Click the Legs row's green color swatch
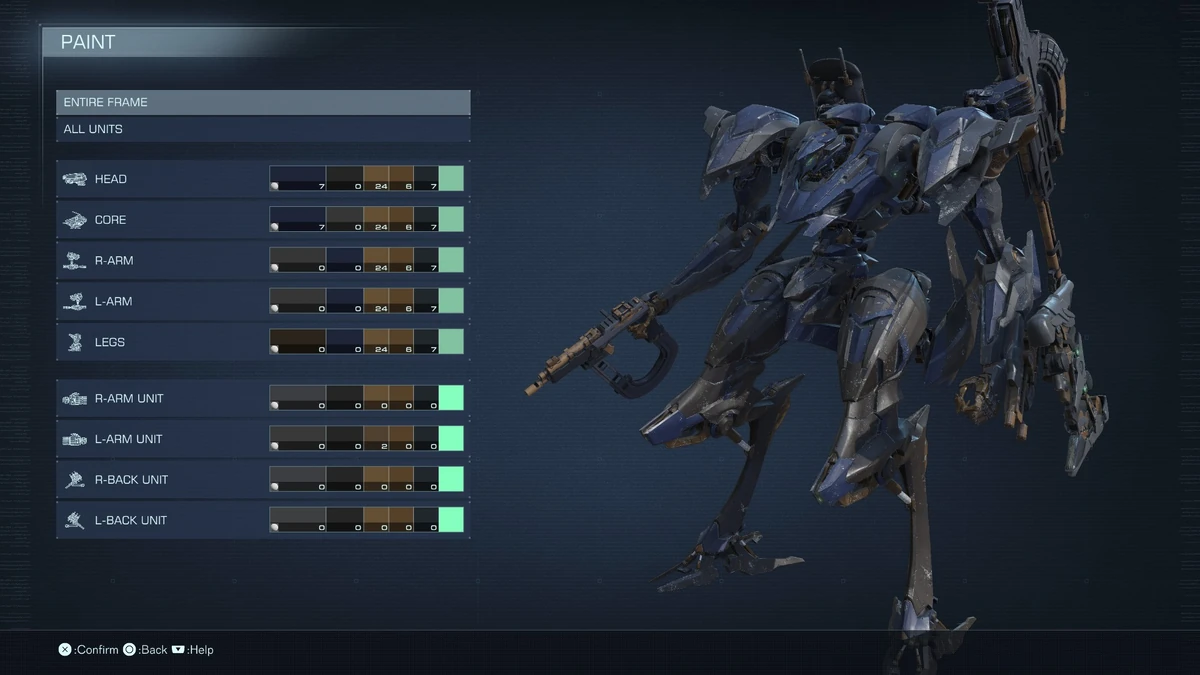1200x675 pixels. tap(451, 342)
